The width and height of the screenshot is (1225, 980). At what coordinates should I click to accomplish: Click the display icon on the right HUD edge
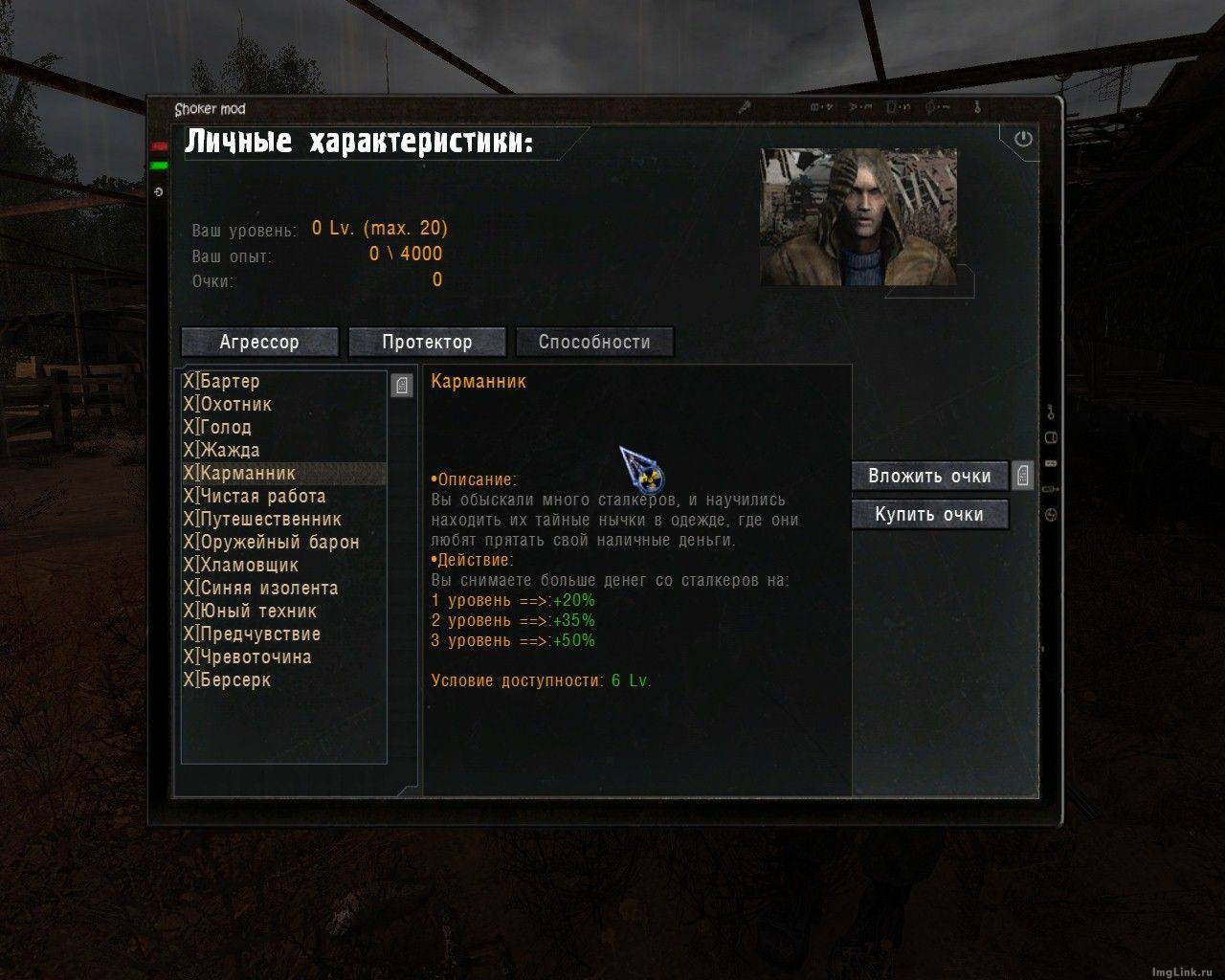click(x=1050, y=436)
